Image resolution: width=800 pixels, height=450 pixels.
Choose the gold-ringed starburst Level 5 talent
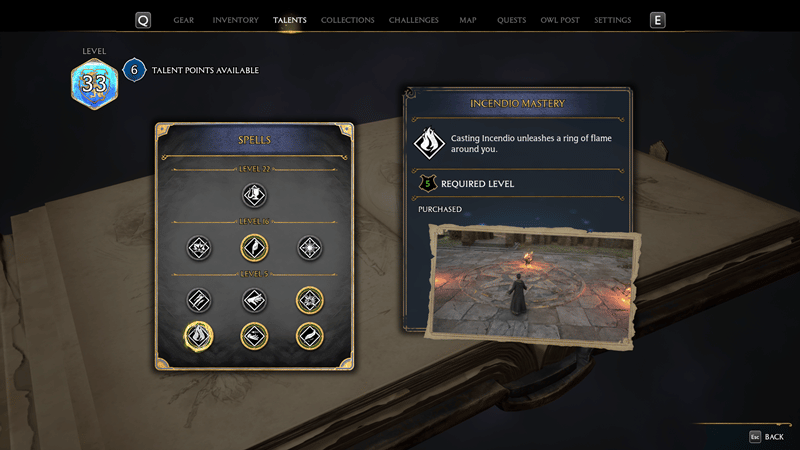pyautogui.click(x=309, y=299)
